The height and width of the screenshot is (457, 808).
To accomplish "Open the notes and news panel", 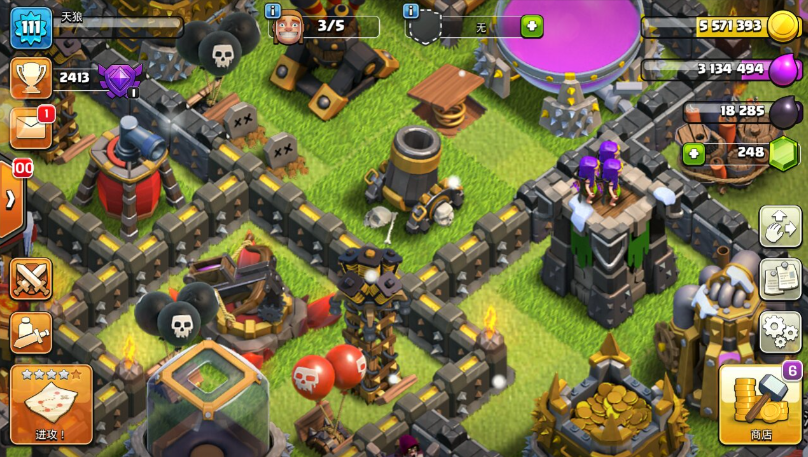I will 780,277.
